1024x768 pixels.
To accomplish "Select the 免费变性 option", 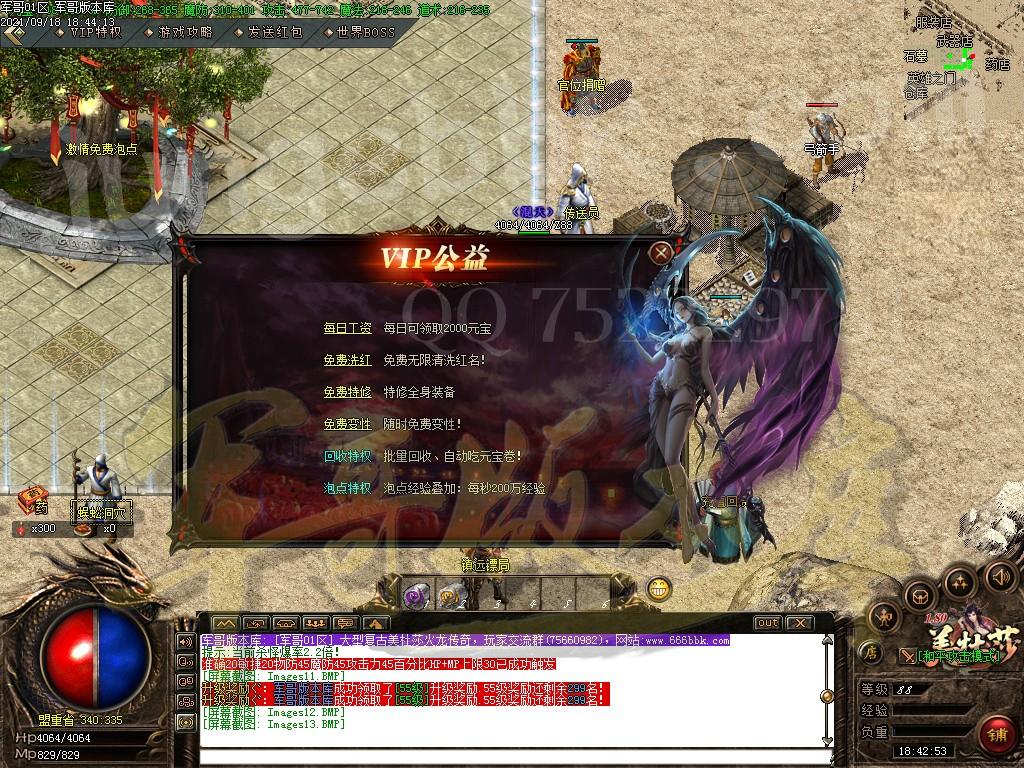I will (x=347, y=424).
